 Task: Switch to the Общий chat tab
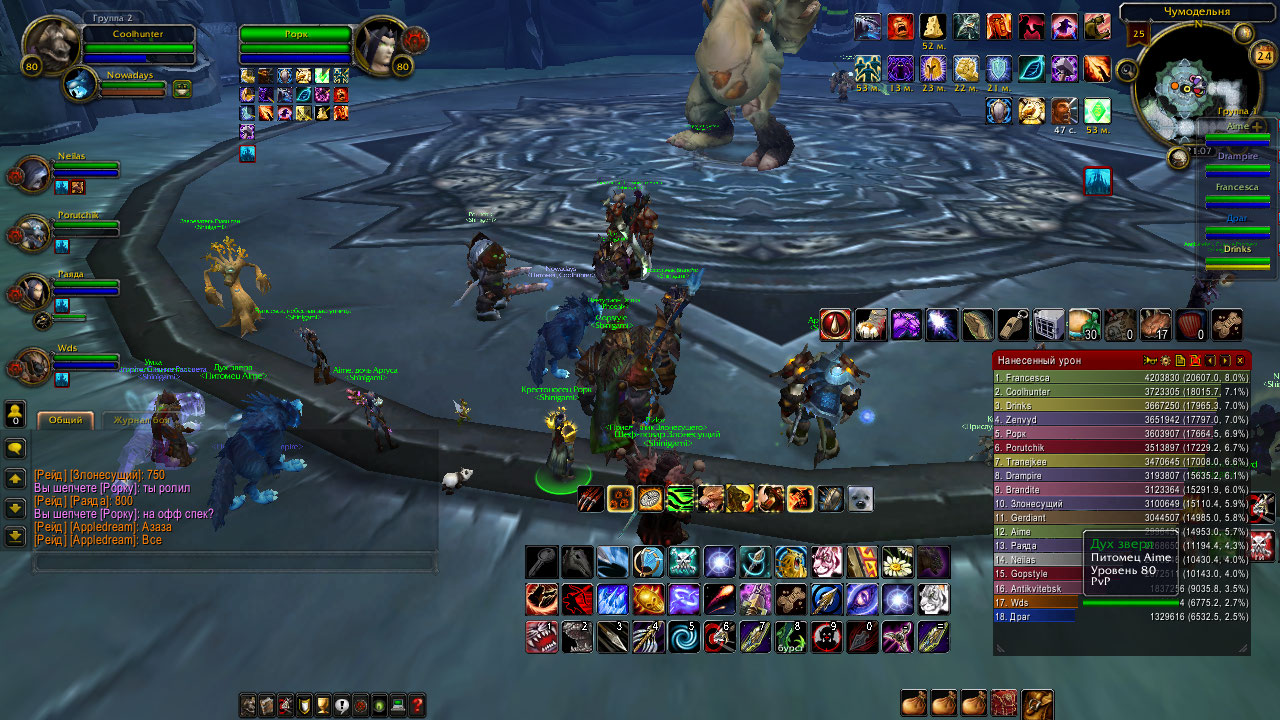(x=65, y=421)
